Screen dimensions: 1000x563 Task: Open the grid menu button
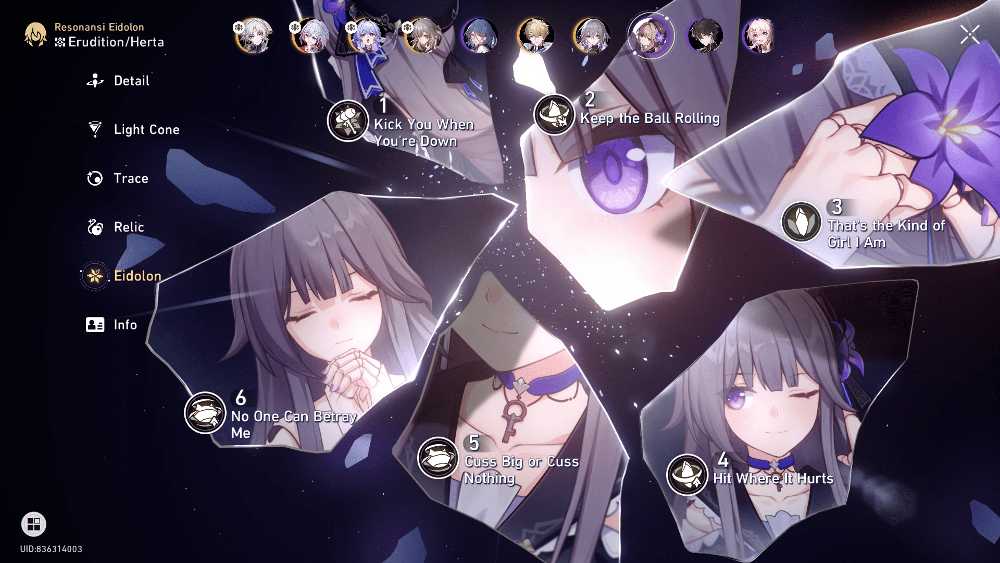pos(33,524)
